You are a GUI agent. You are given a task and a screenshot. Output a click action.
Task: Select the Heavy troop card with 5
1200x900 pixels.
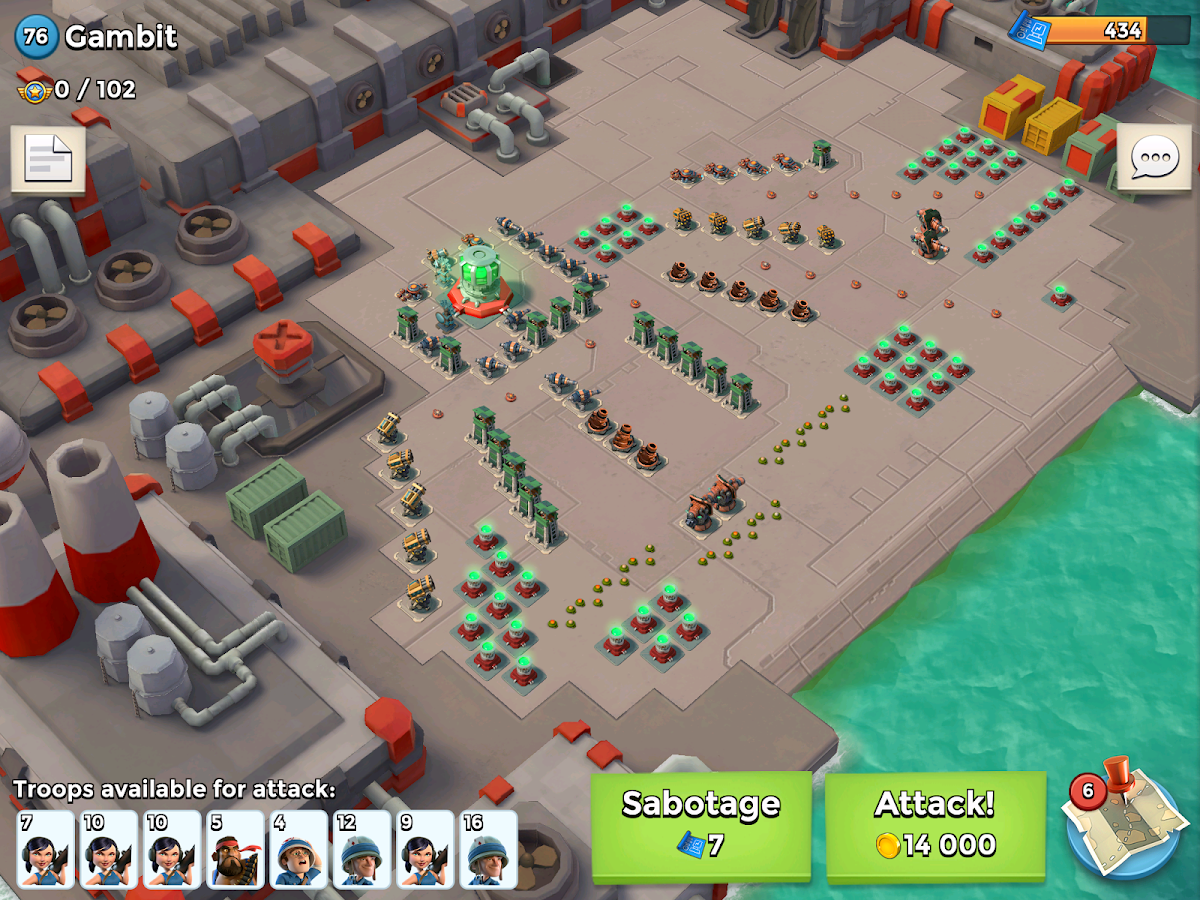[x=235, y=849]
